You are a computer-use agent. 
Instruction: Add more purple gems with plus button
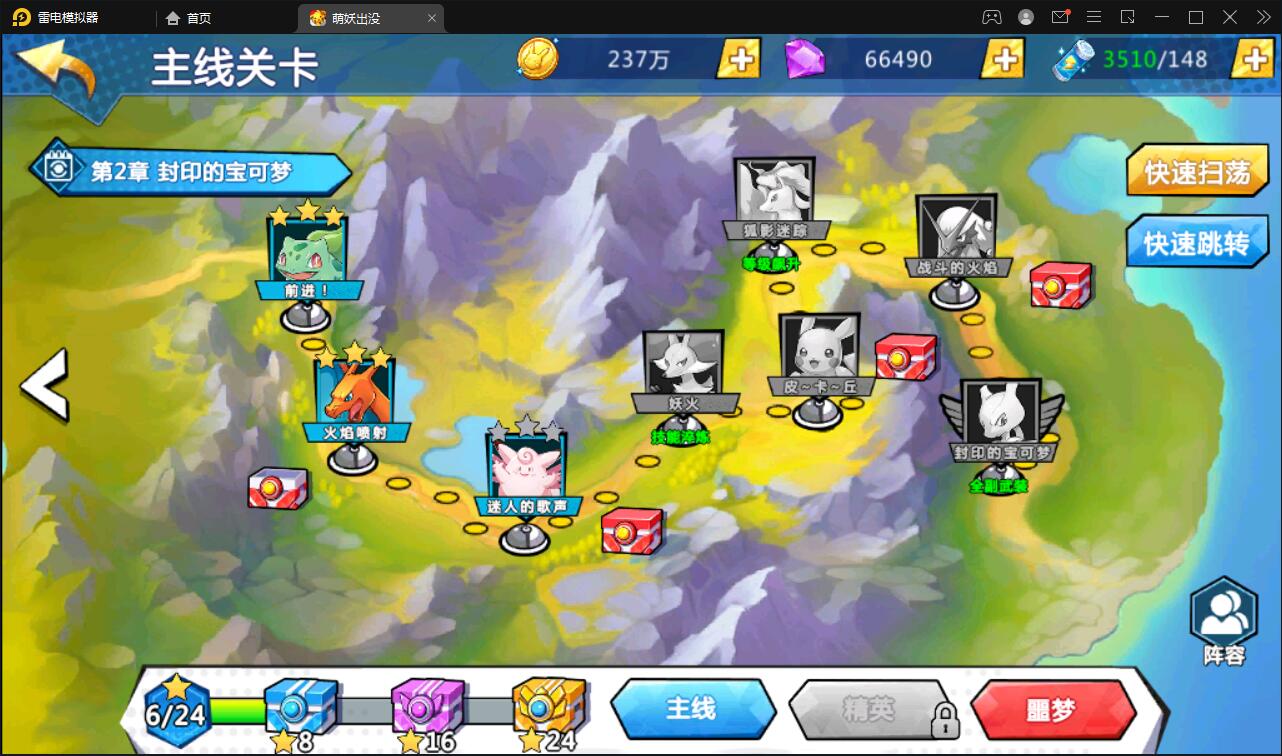(1002, 59)
